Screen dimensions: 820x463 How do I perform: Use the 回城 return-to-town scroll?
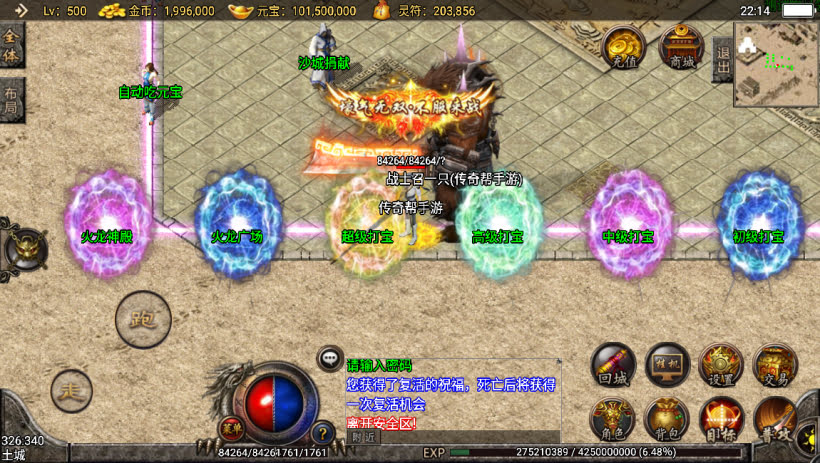612,364
